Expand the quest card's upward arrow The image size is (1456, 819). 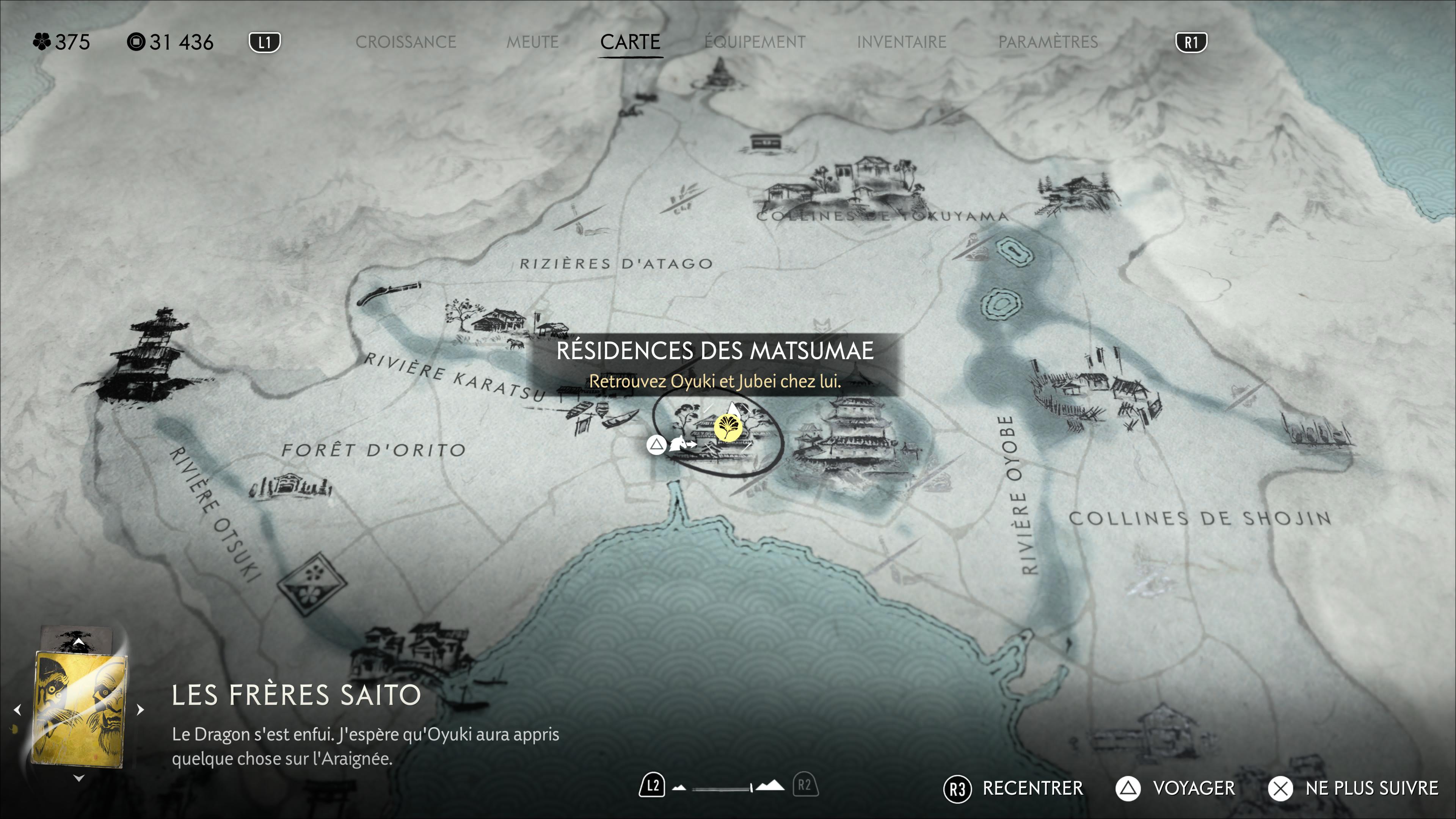pos(78,643)
